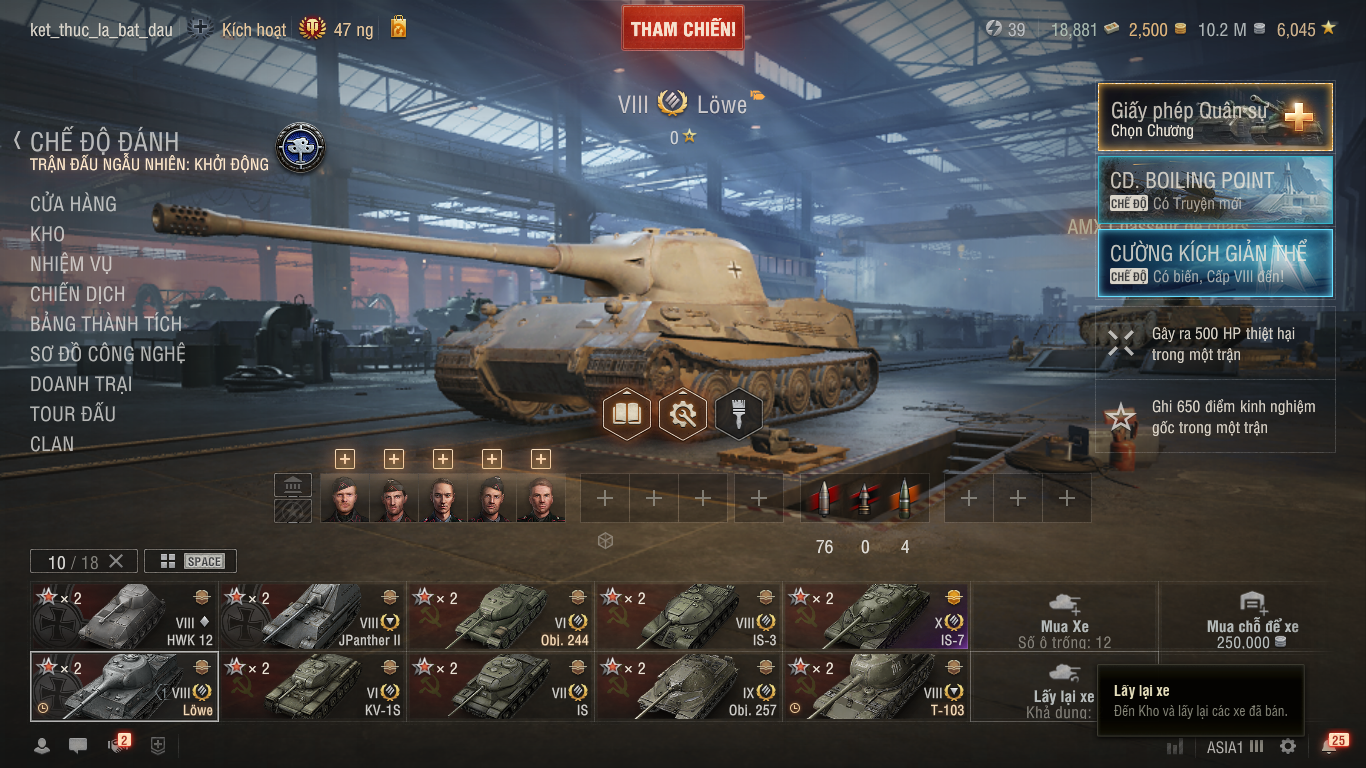This screenshot has width=1366, height=768.
Task: Select the T-103 tank tile
Action: pyautogui.click(x=876, y=687)
